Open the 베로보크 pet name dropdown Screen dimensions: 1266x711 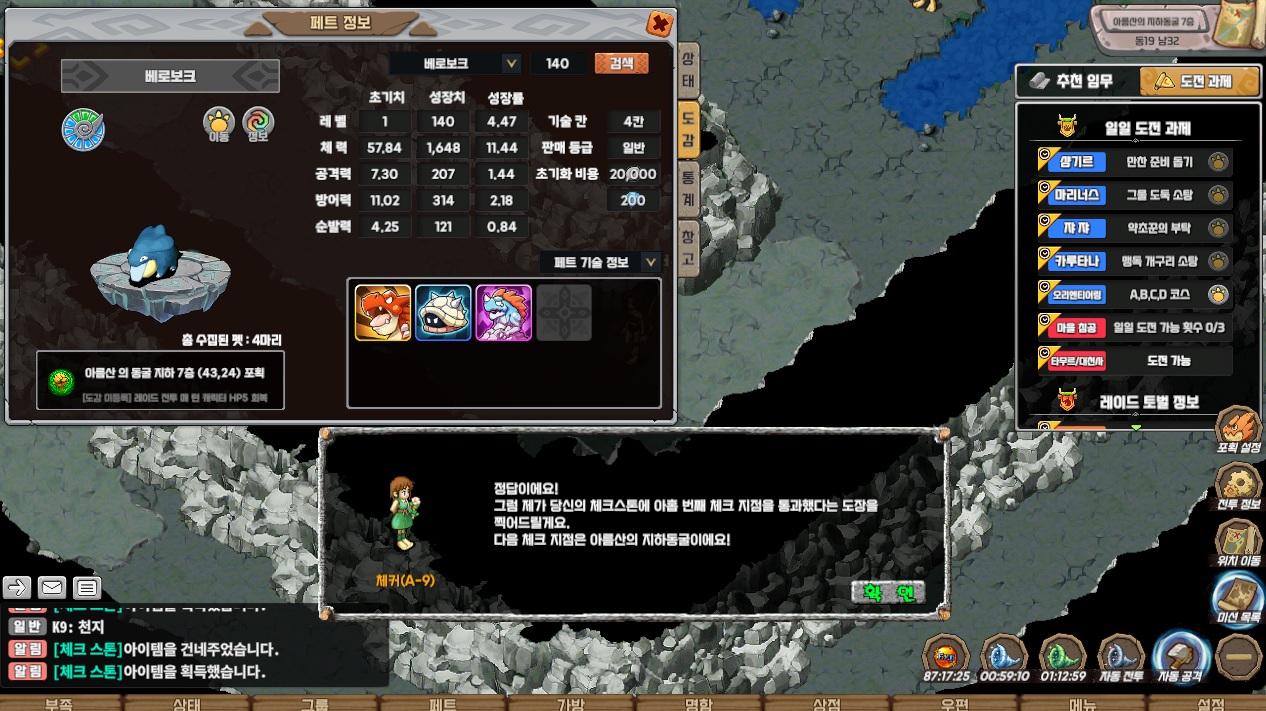click(511, 63)
